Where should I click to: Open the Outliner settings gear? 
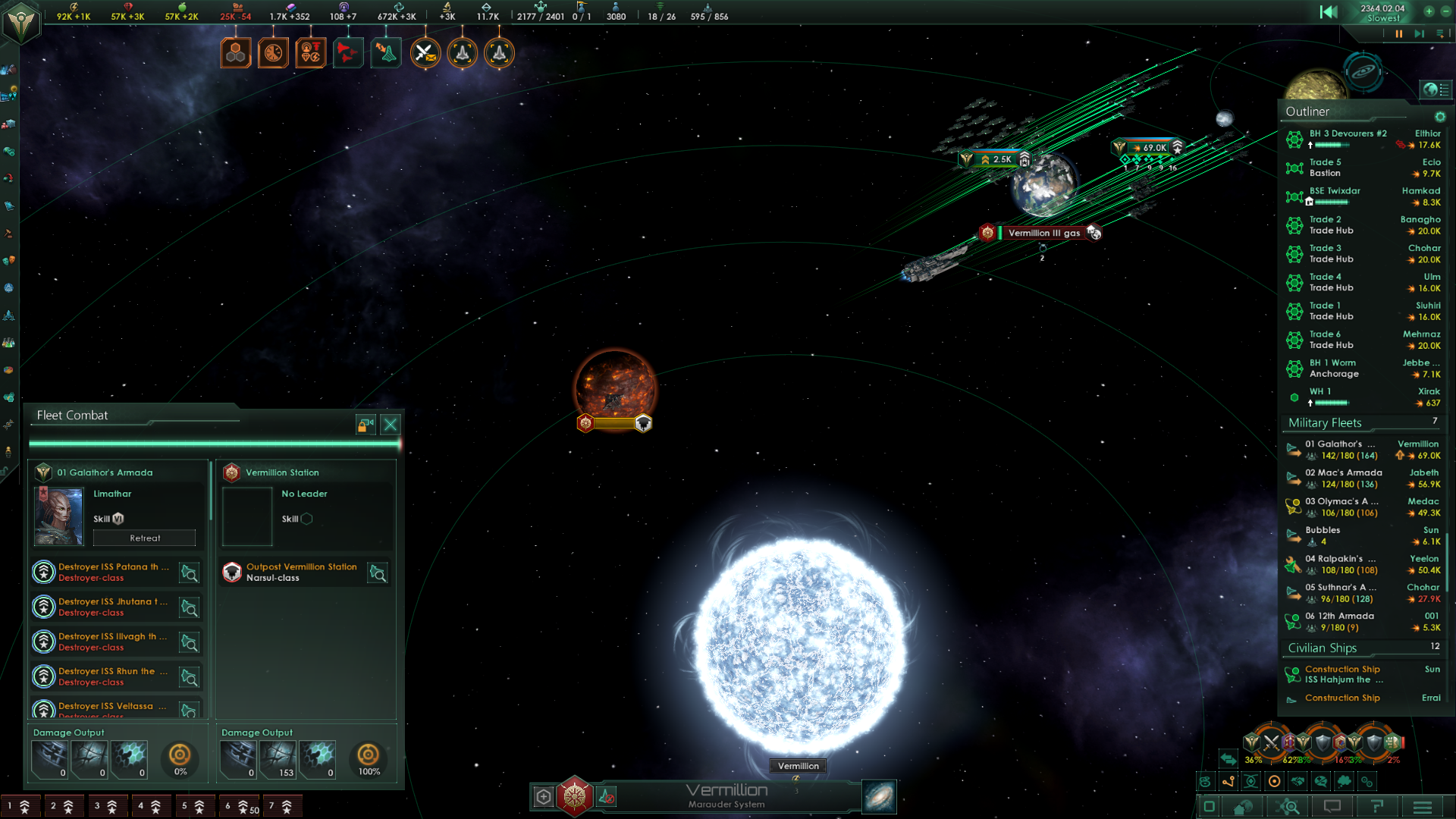click(1439, 117)
